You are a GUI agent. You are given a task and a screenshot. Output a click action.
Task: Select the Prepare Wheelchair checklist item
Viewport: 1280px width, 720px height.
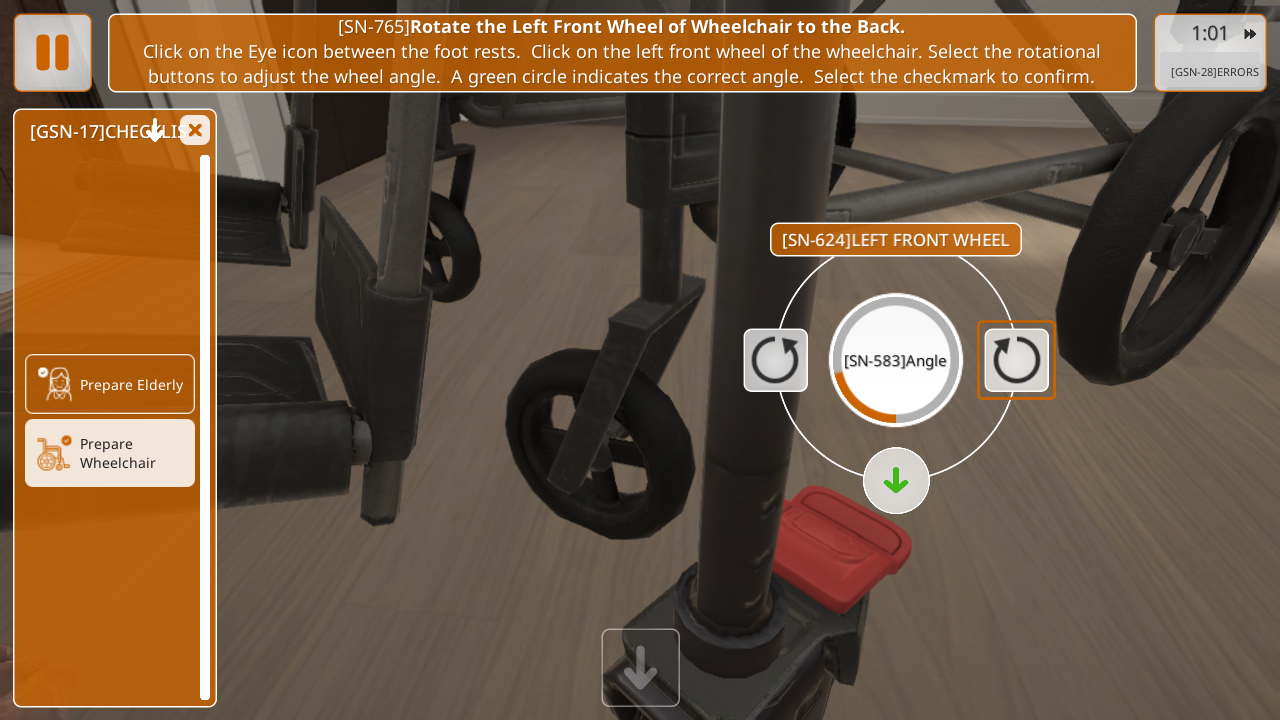point(110,453)
